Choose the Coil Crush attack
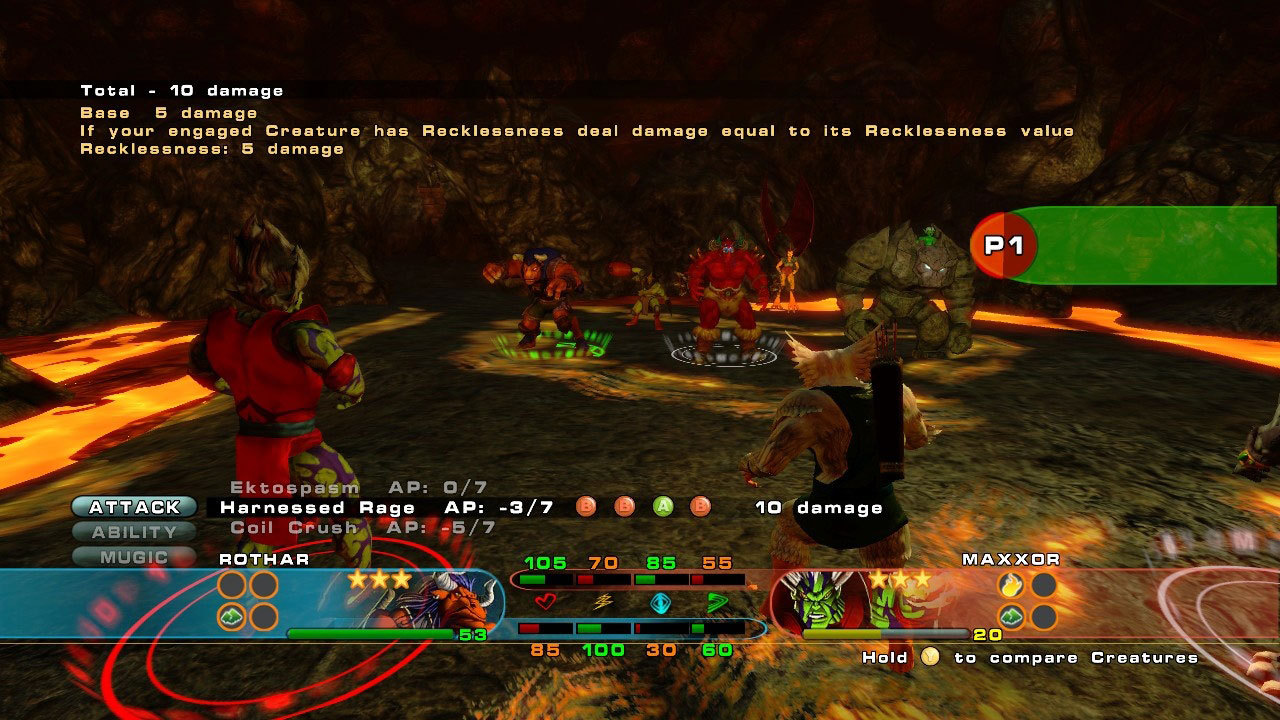 click(x=293, y=527)
